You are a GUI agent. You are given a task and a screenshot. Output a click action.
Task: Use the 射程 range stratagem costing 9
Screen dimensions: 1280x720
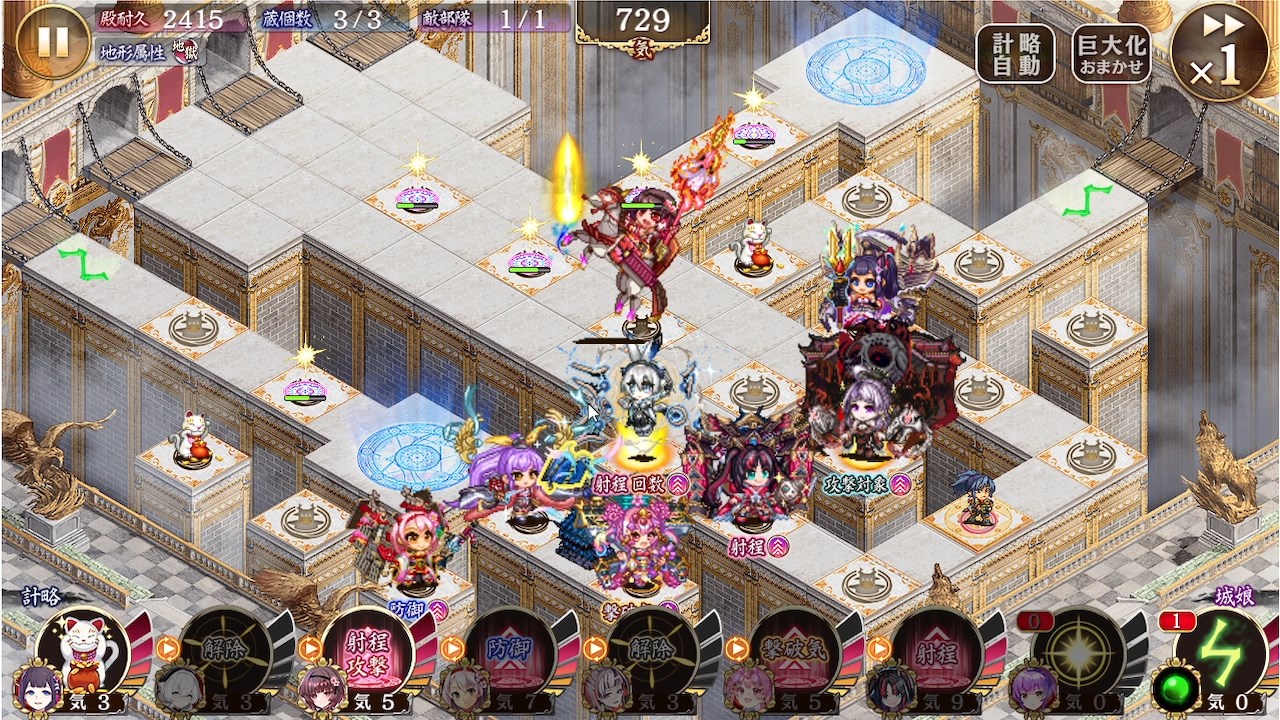(x=937, y=654)
